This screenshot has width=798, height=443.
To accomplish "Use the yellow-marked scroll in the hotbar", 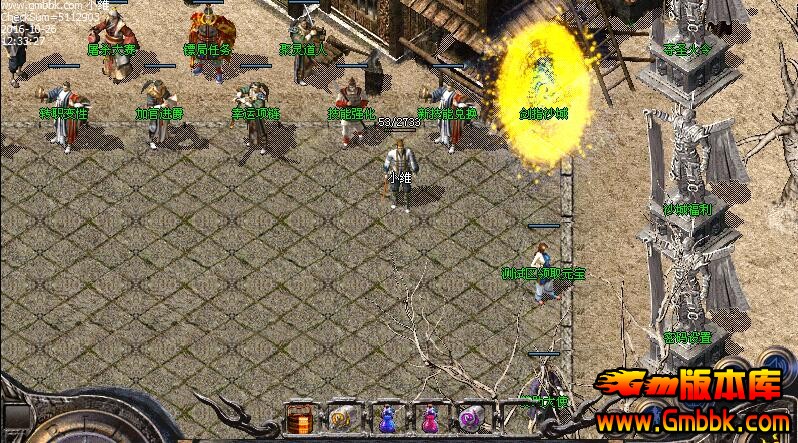I will [x=341, y=416].
